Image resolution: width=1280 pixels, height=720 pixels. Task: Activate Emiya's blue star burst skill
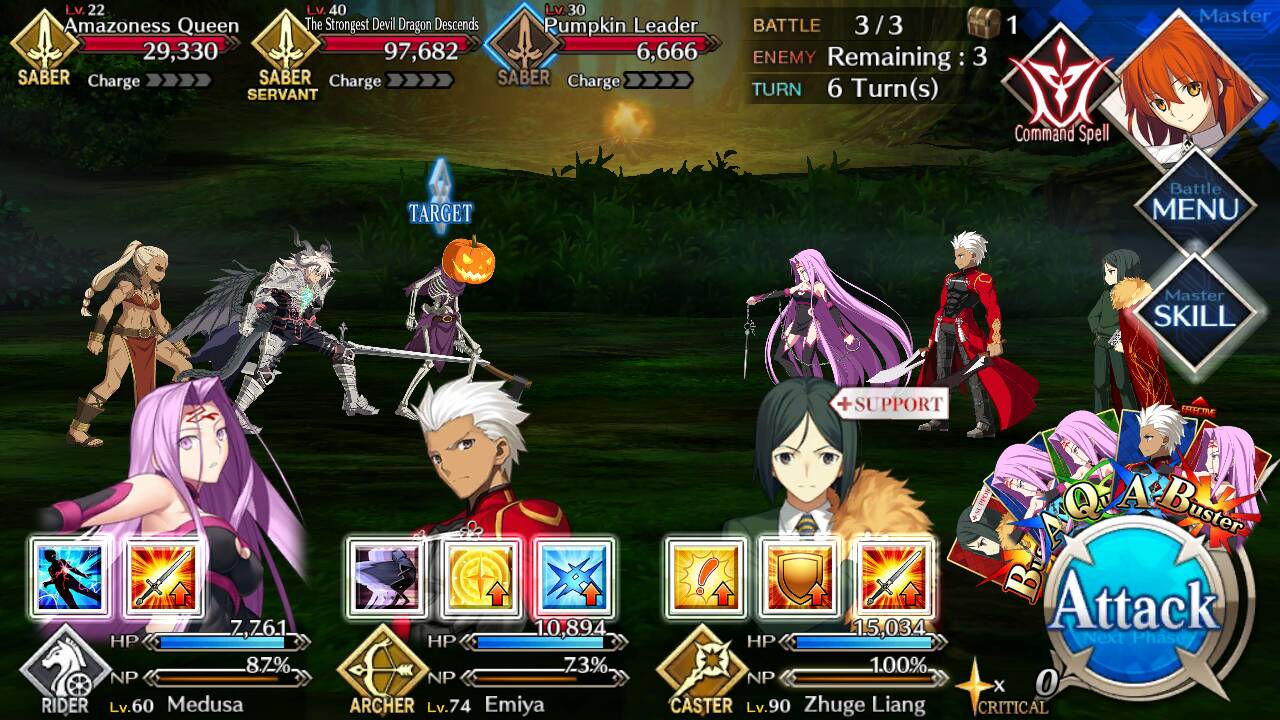(x=574, y=578)
